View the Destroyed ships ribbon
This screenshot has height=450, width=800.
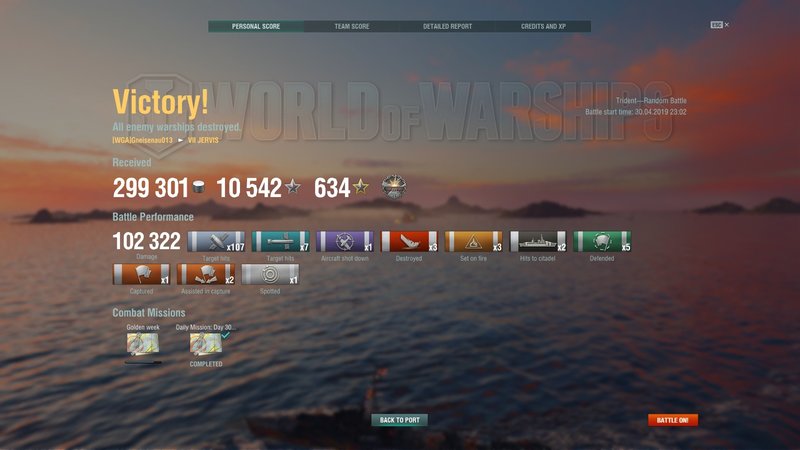pos(409,241)
